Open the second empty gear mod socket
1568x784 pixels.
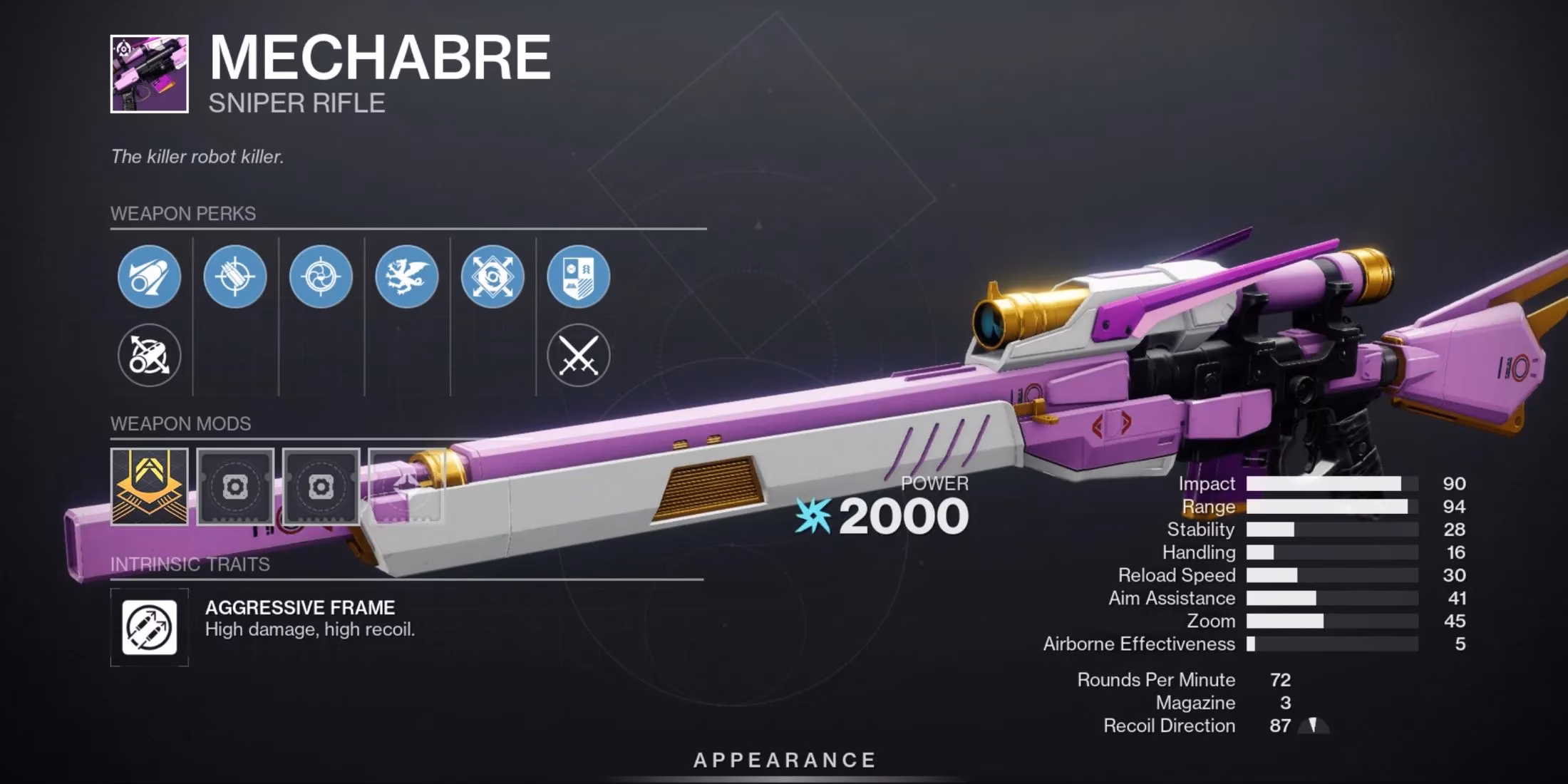coord(321,487)
